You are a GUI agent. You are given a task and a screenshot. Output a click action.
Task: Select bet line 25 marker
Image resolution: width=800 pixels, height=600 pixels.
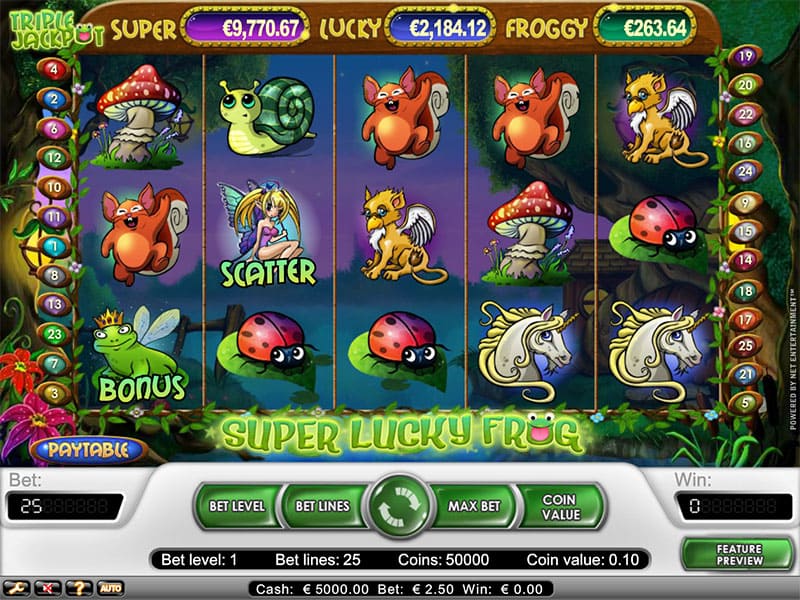point(743,346)
